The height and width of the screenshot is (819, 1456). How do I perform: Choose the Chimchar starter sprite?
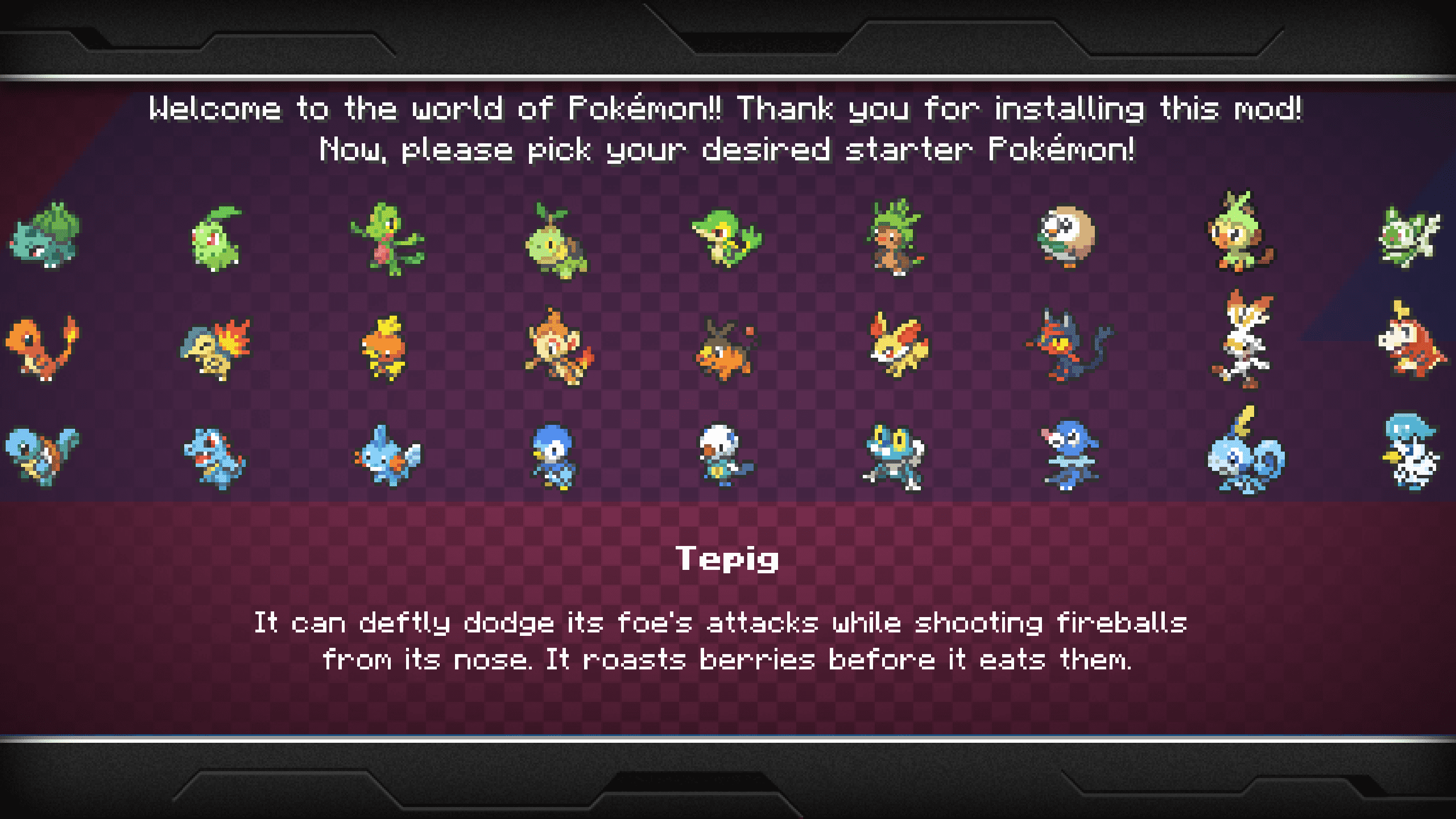tap(559, 347)
